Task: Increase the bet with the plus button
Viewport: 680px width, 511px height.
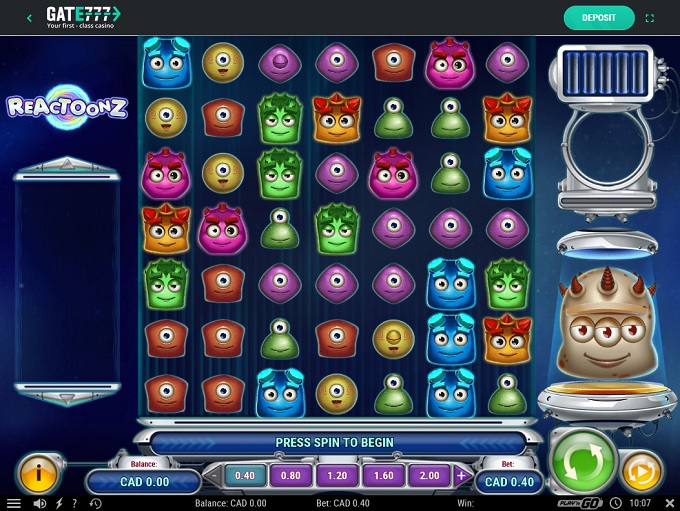Action: 462,476
